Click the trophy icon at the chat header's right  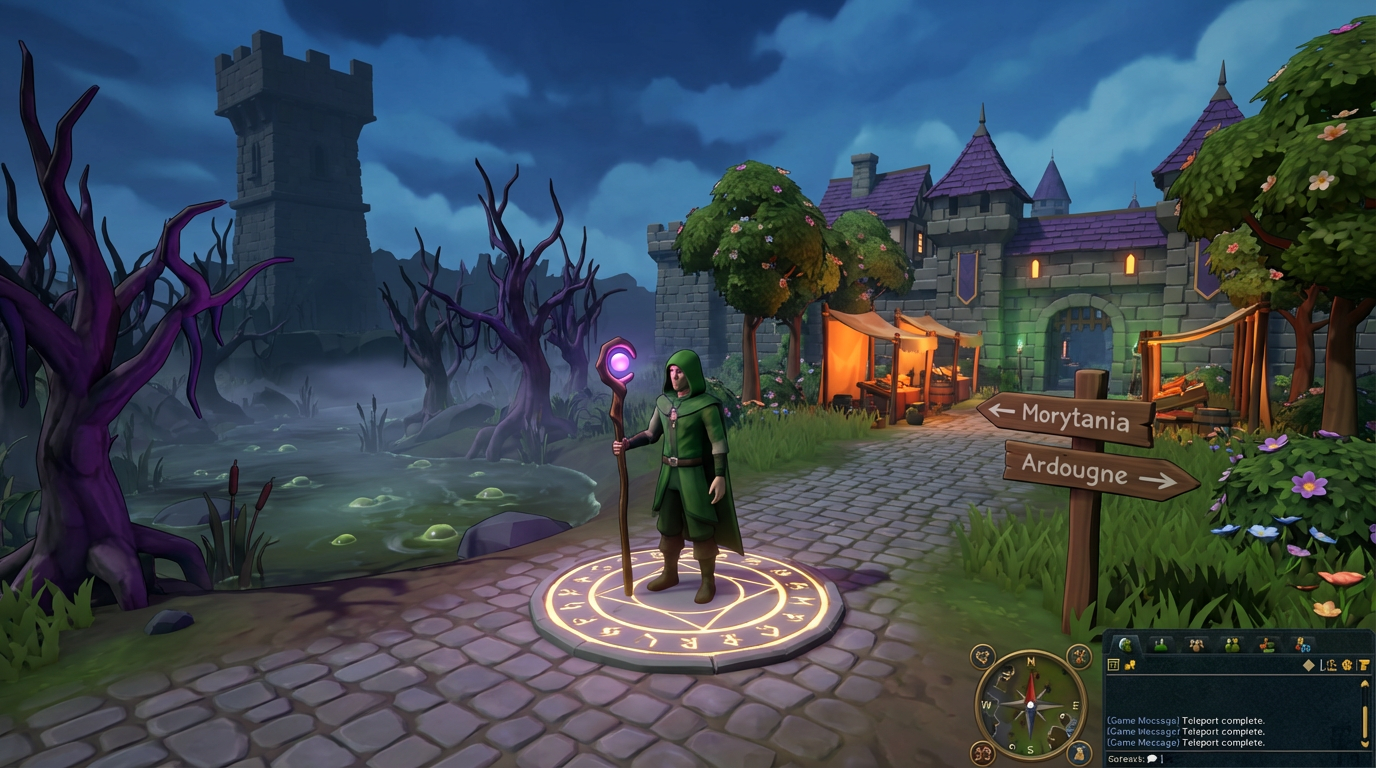1364,665
